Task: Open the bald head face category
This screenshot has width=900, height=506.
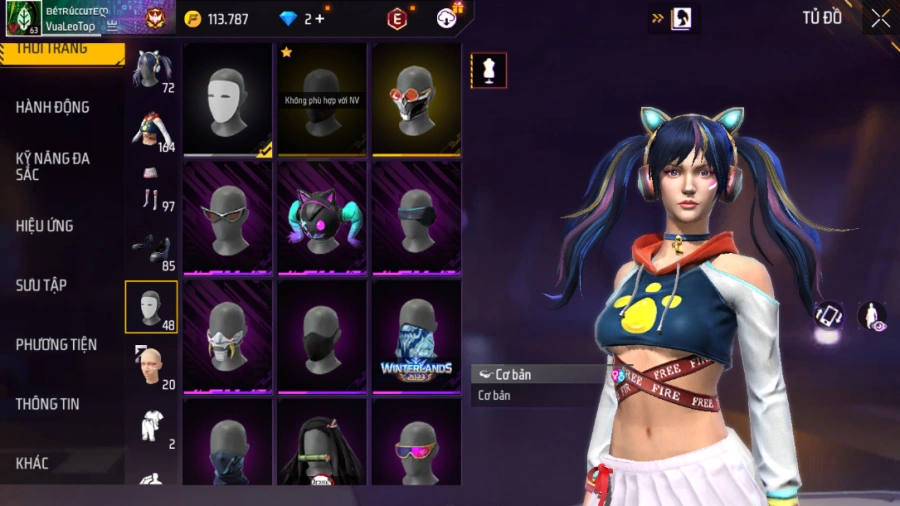Action: tap(152, 366)
